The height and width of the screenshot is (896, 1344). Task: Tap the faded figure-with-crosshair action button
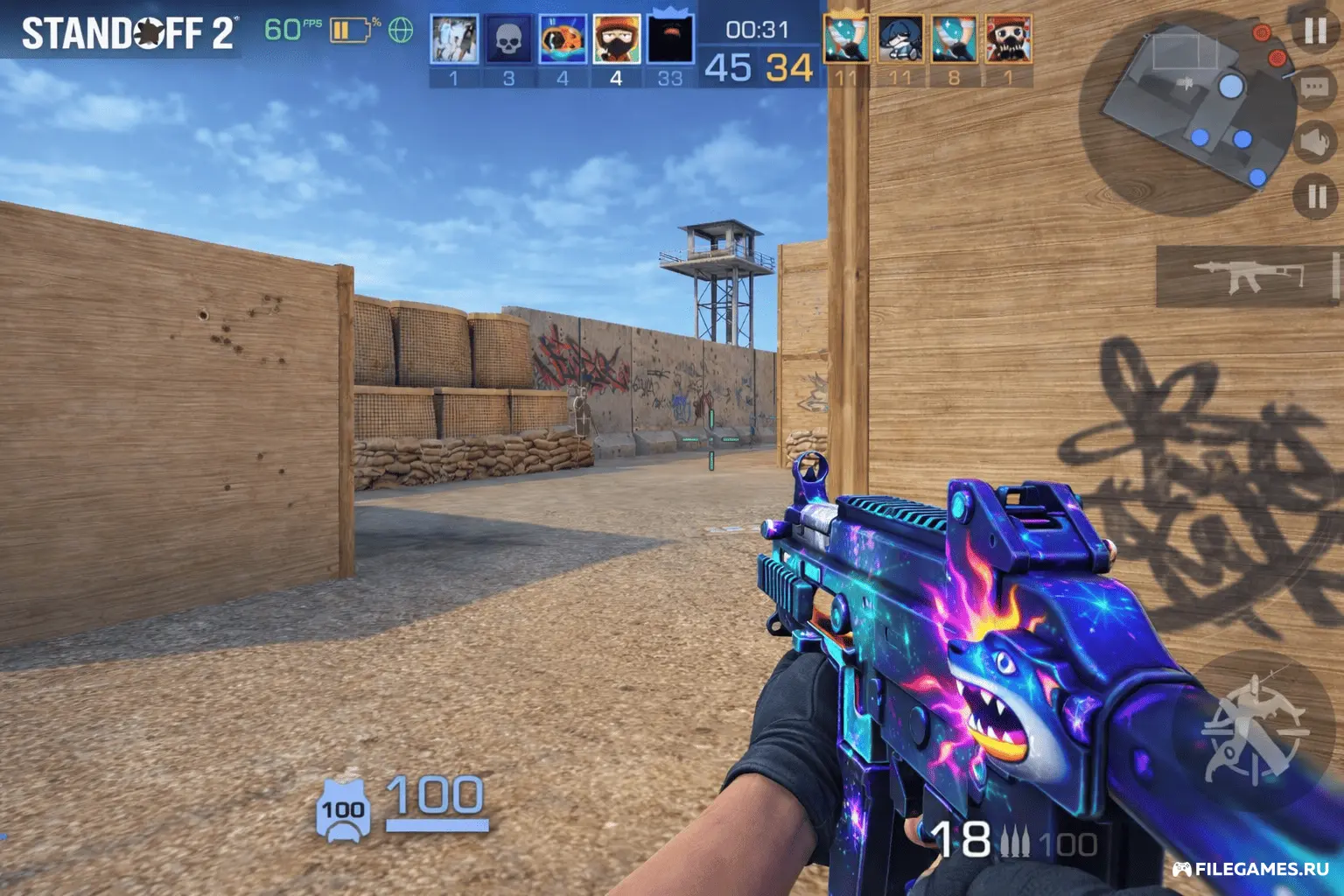pos(1255,728)
